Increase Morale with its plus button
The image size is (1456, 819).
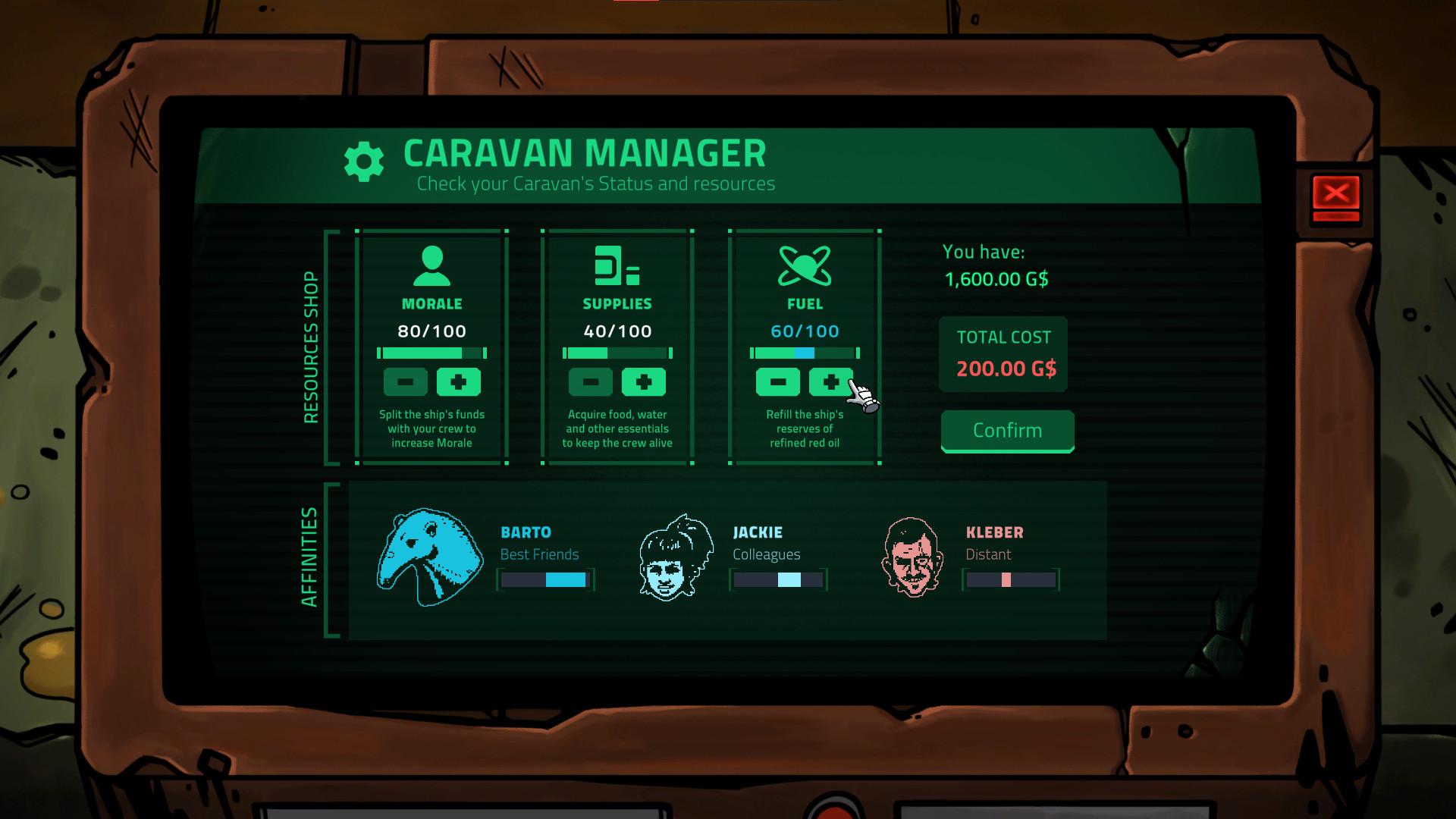coord(458,381)
